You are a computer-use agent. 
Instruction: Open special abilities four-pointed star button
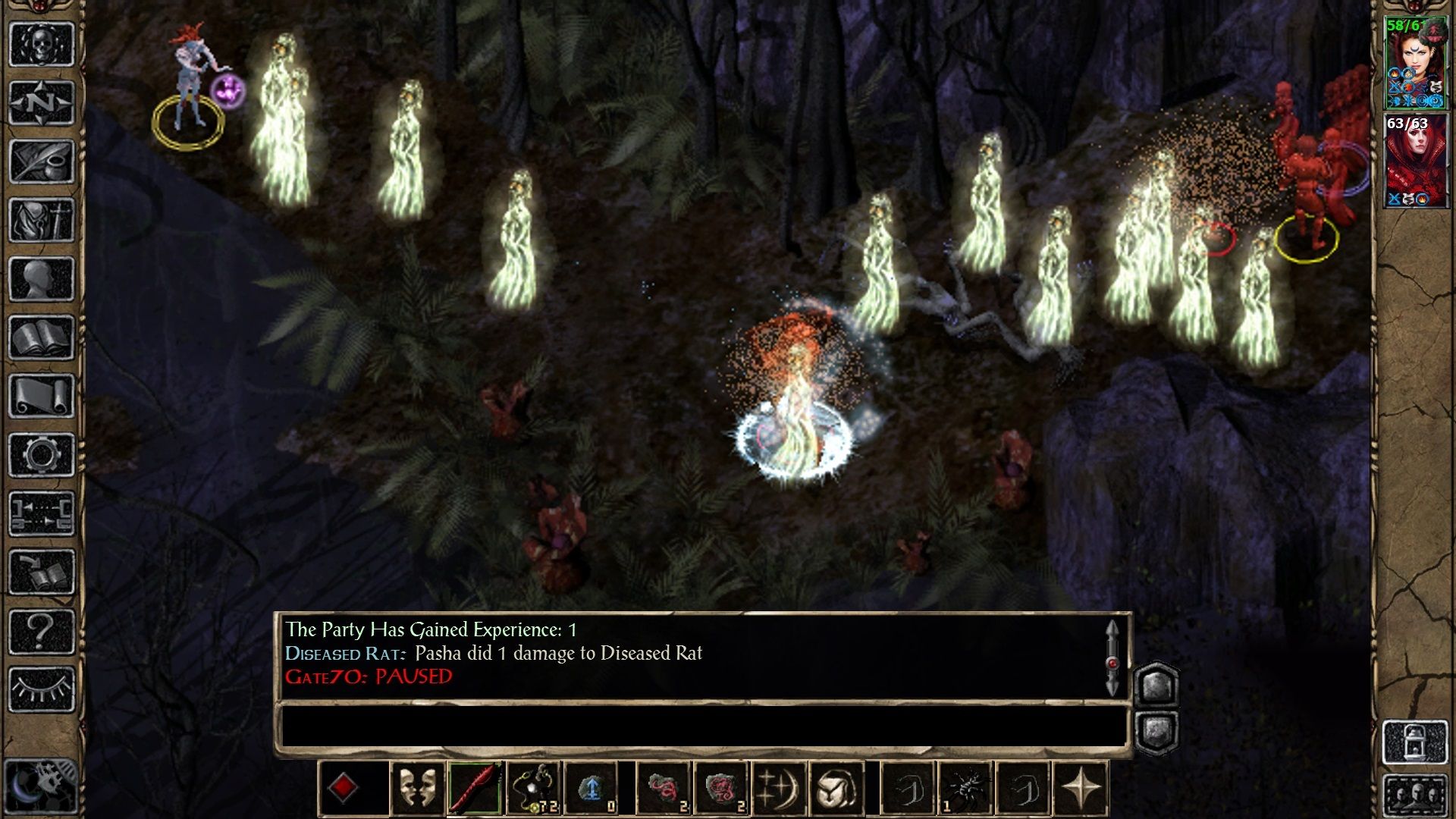(1081, 789)
